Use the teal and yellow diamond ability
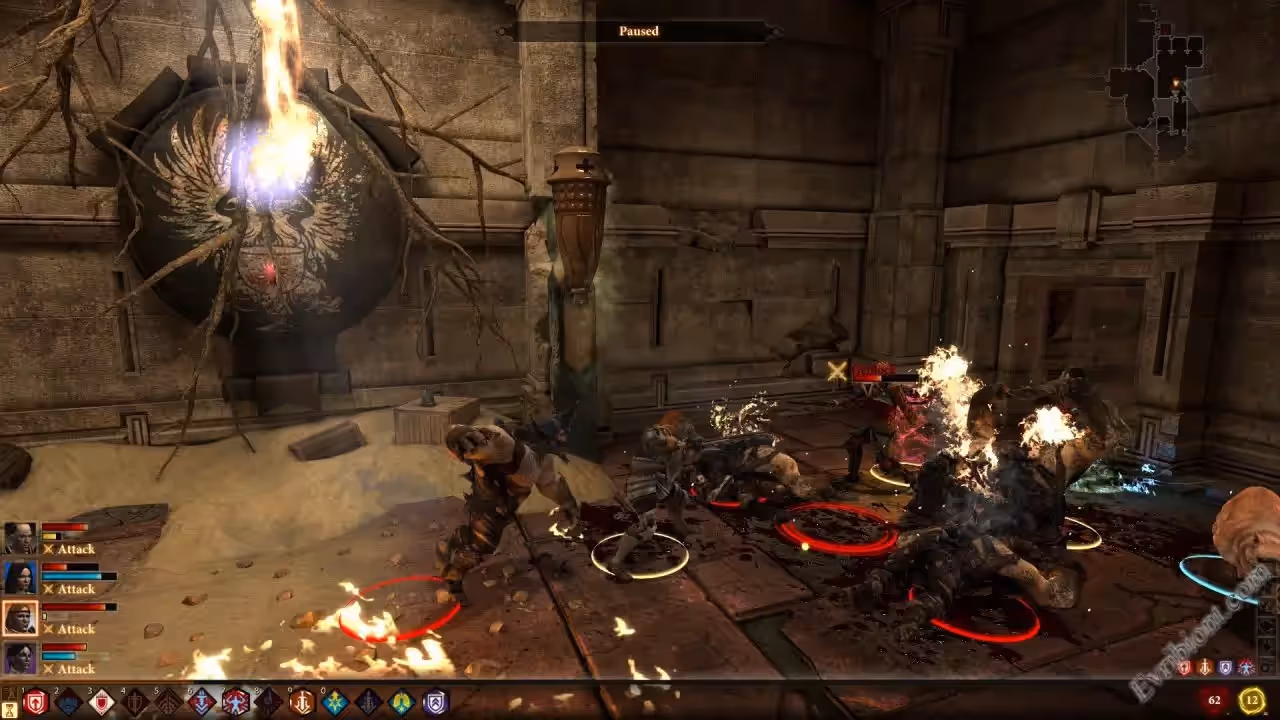This screenshot has height=720, width=1280. click(x=402, y=702)
